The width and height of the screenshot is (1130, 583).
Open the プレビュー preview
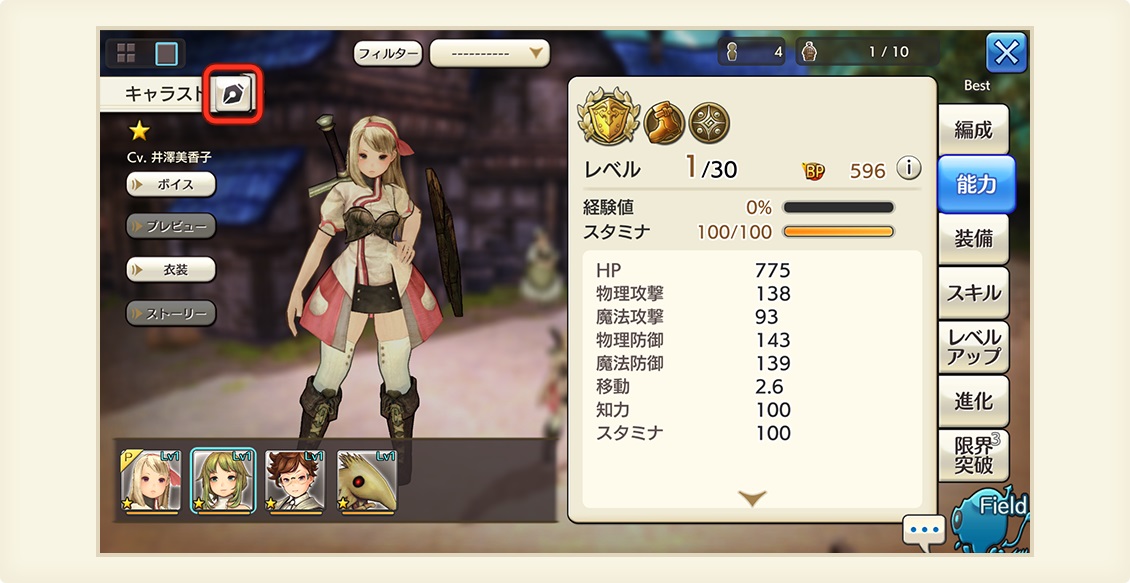171,227
